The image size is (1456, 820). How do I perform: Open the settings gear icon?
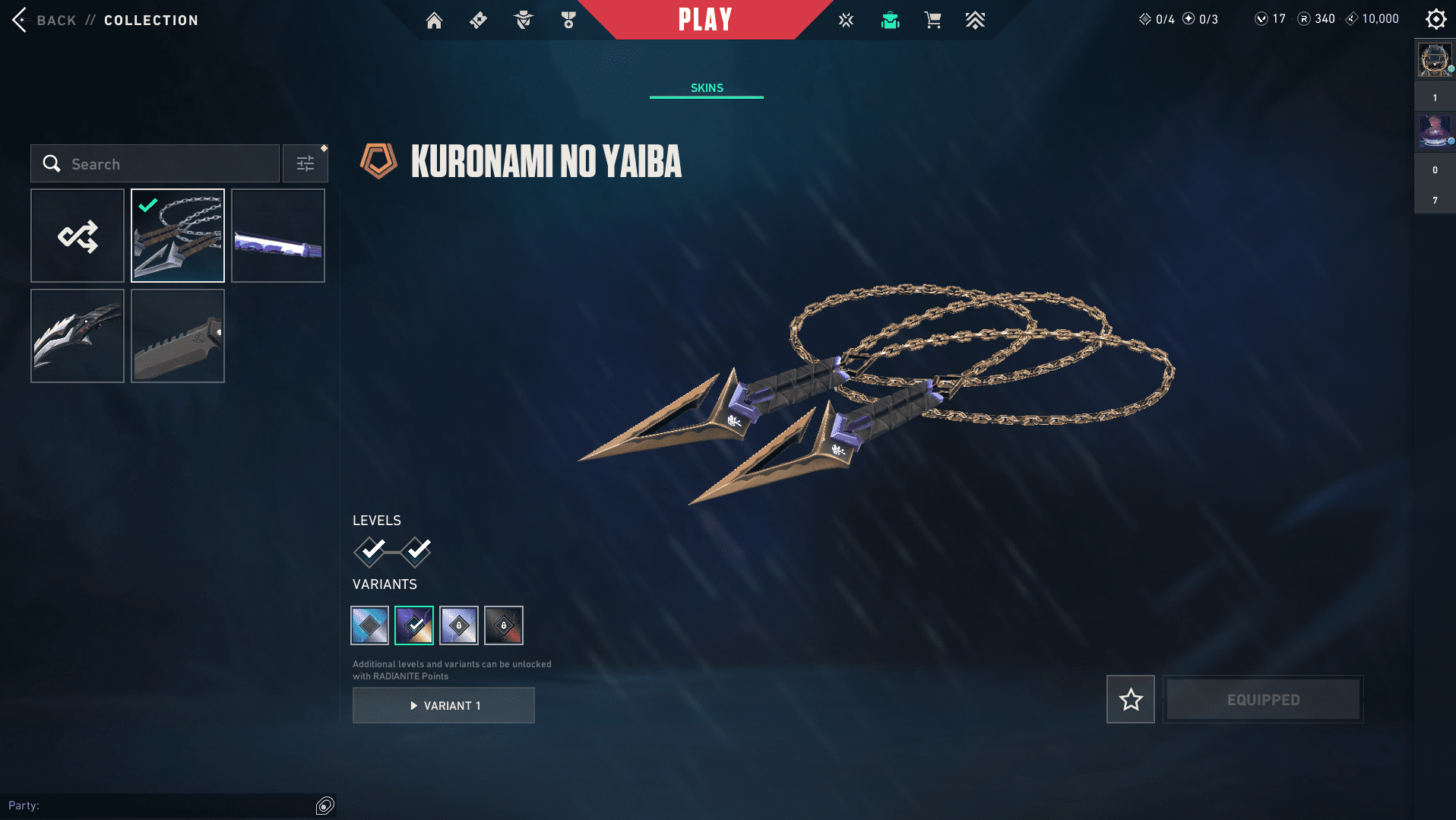(1435, 18)
